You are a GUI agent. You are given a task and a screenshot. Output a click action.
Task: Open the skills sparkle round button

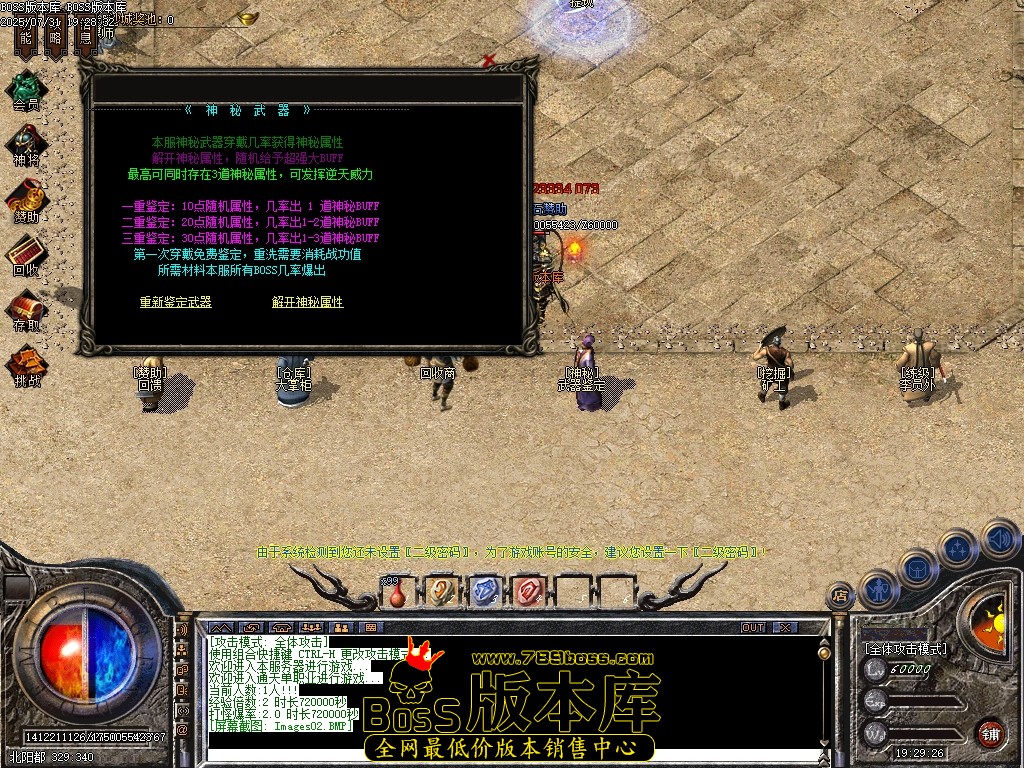pyautogui.click(x=958, y=548)
